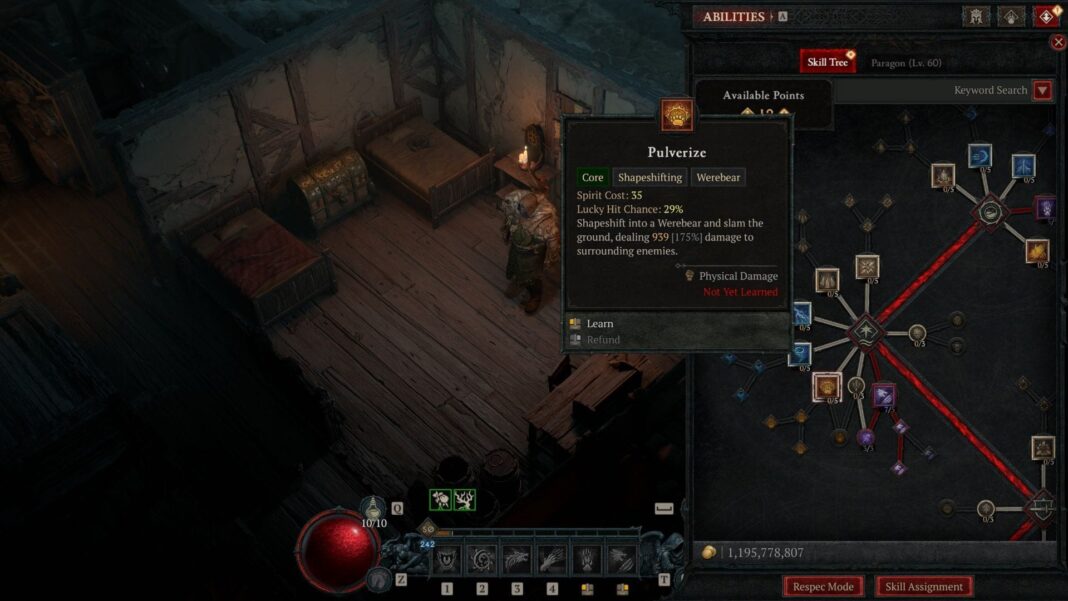Select the dead tree buff icon
This screenshot has width=1068, height=601.
click(x=464, y=500)
